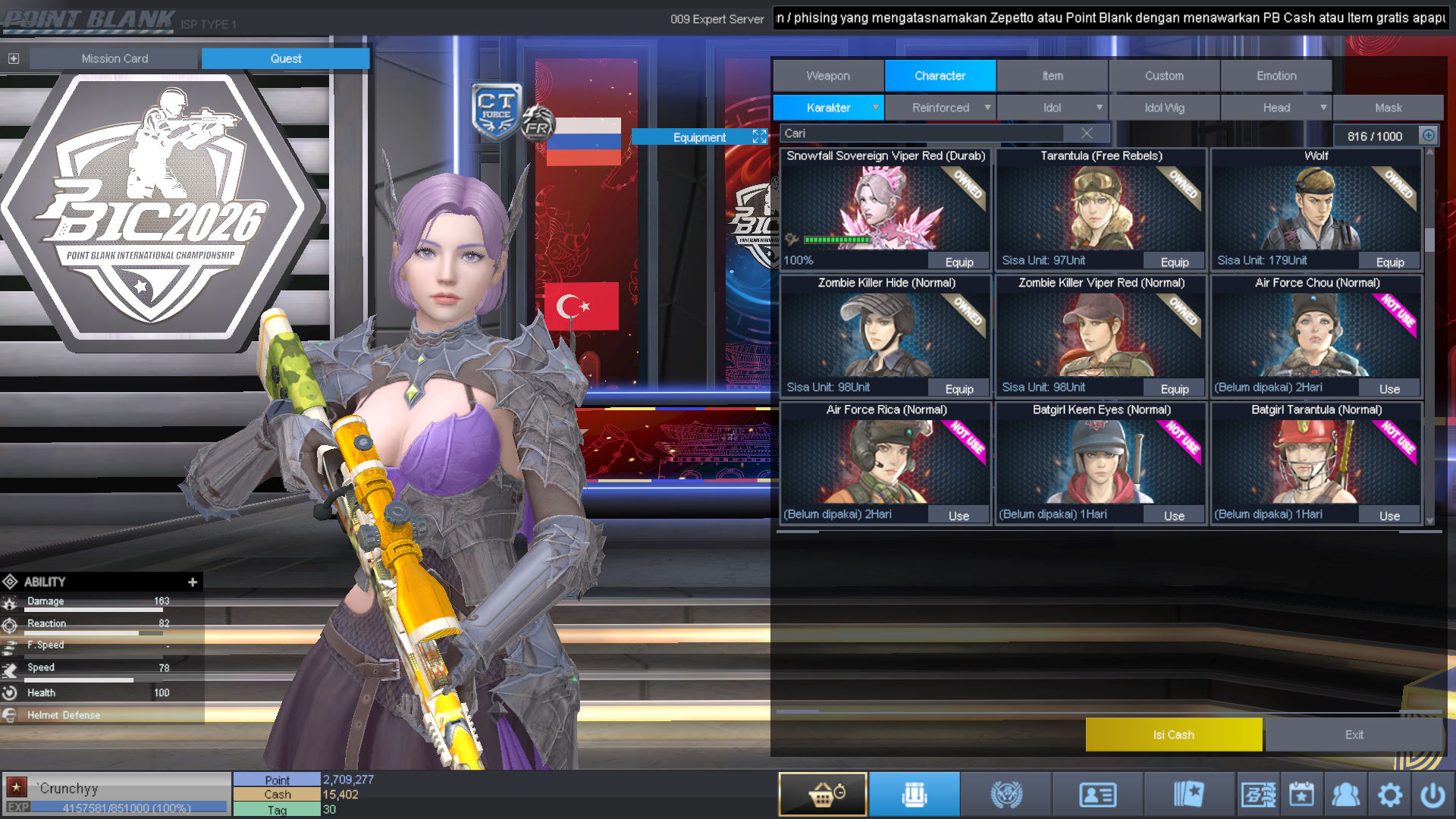The height and width of the screenshot is (819, 1456).
Task: Select the Mask category
Action: [1388, 108]
